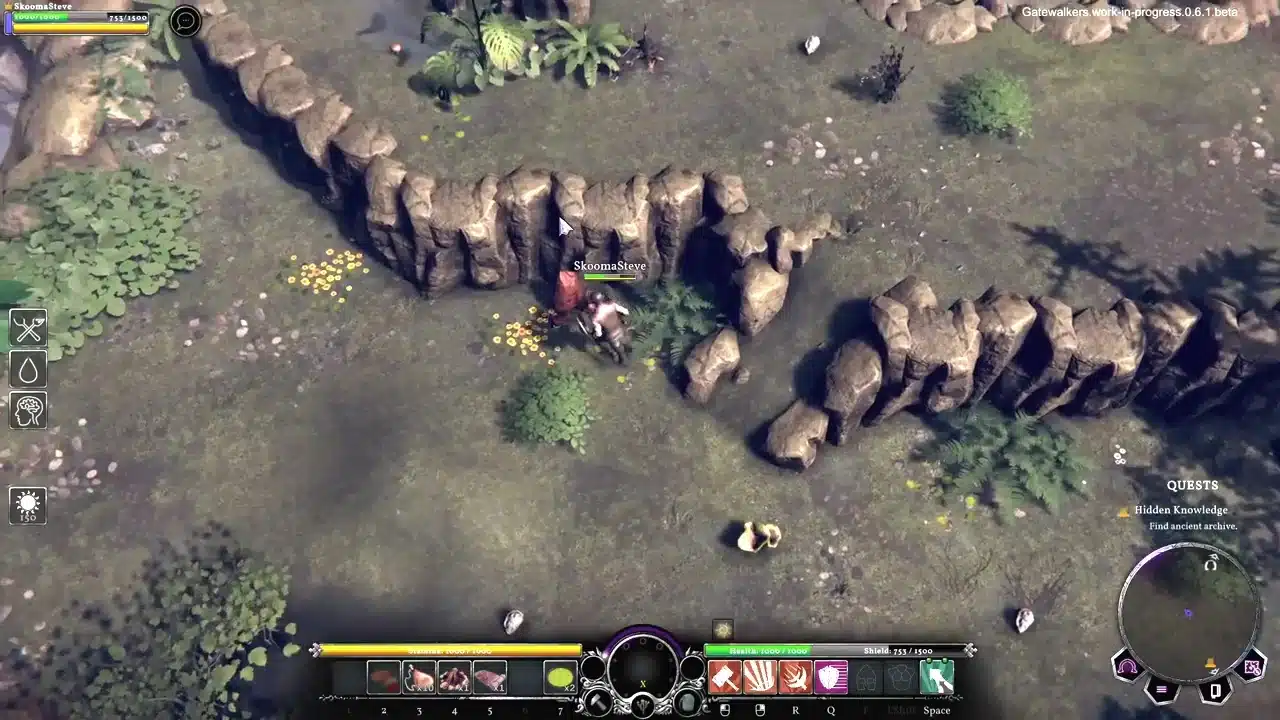Open the map icon below the minimap
This screenshot has width=1280, height=720.
(x=1252, y=668)
